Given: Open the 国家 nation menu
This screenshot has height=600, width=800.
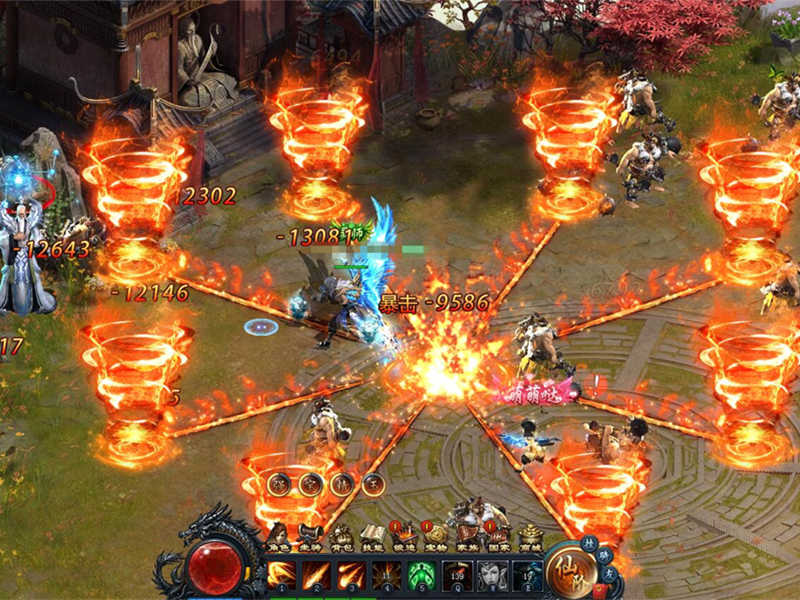Looking at the screenshot, I should (x=498, y=537).
